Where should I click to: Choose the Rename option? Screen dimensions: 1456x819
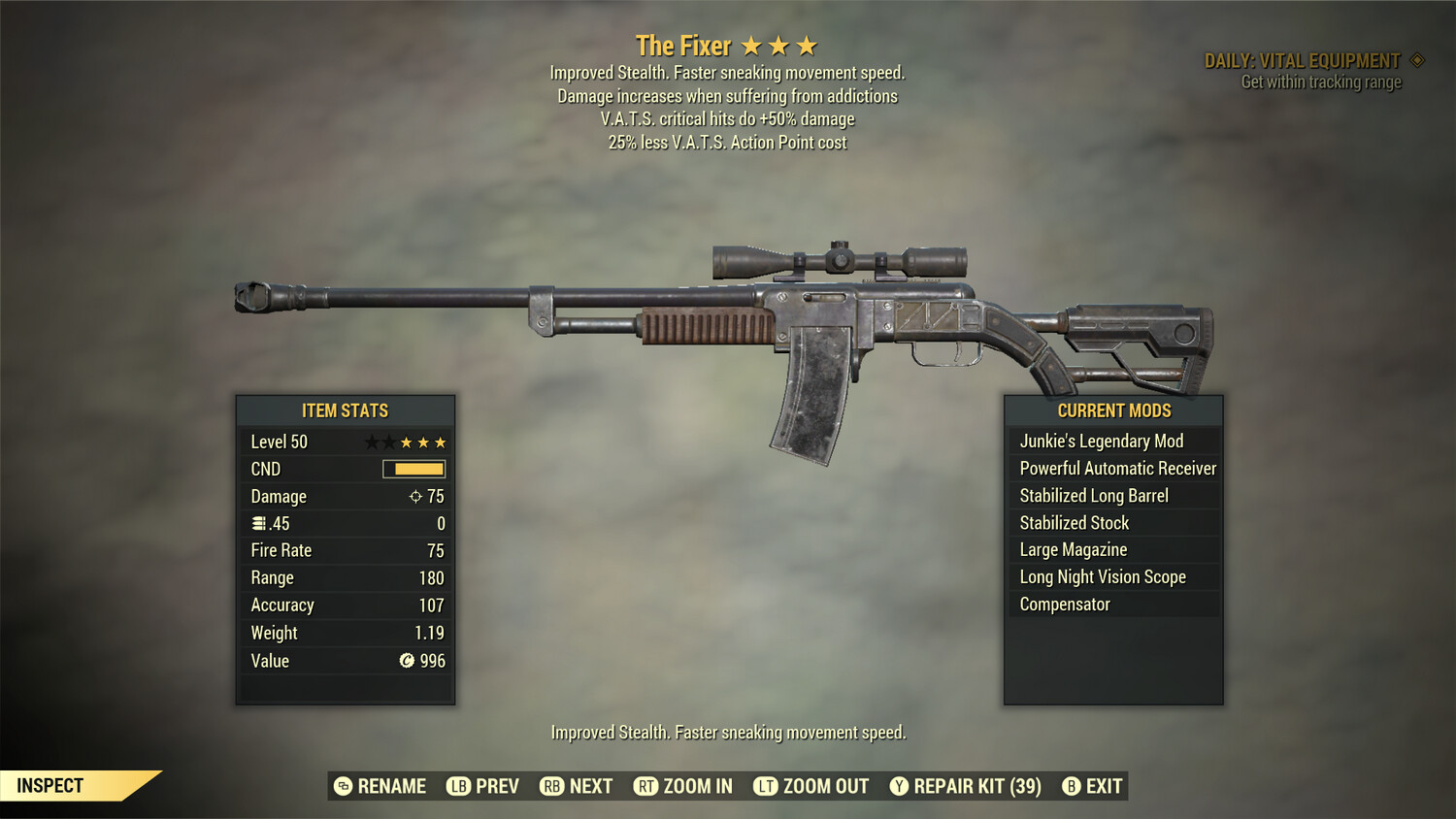click(381, 786)
